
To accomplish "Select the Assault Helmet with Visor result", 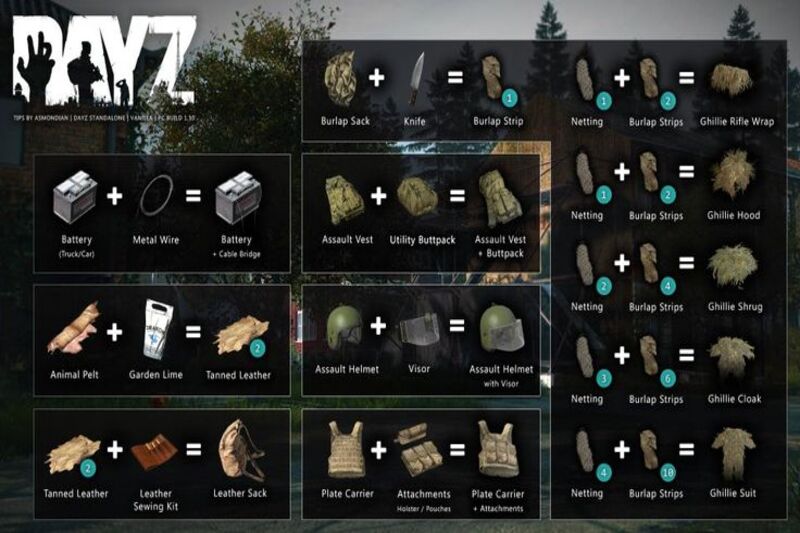I will pyautogui.click(x=500, y=327).
